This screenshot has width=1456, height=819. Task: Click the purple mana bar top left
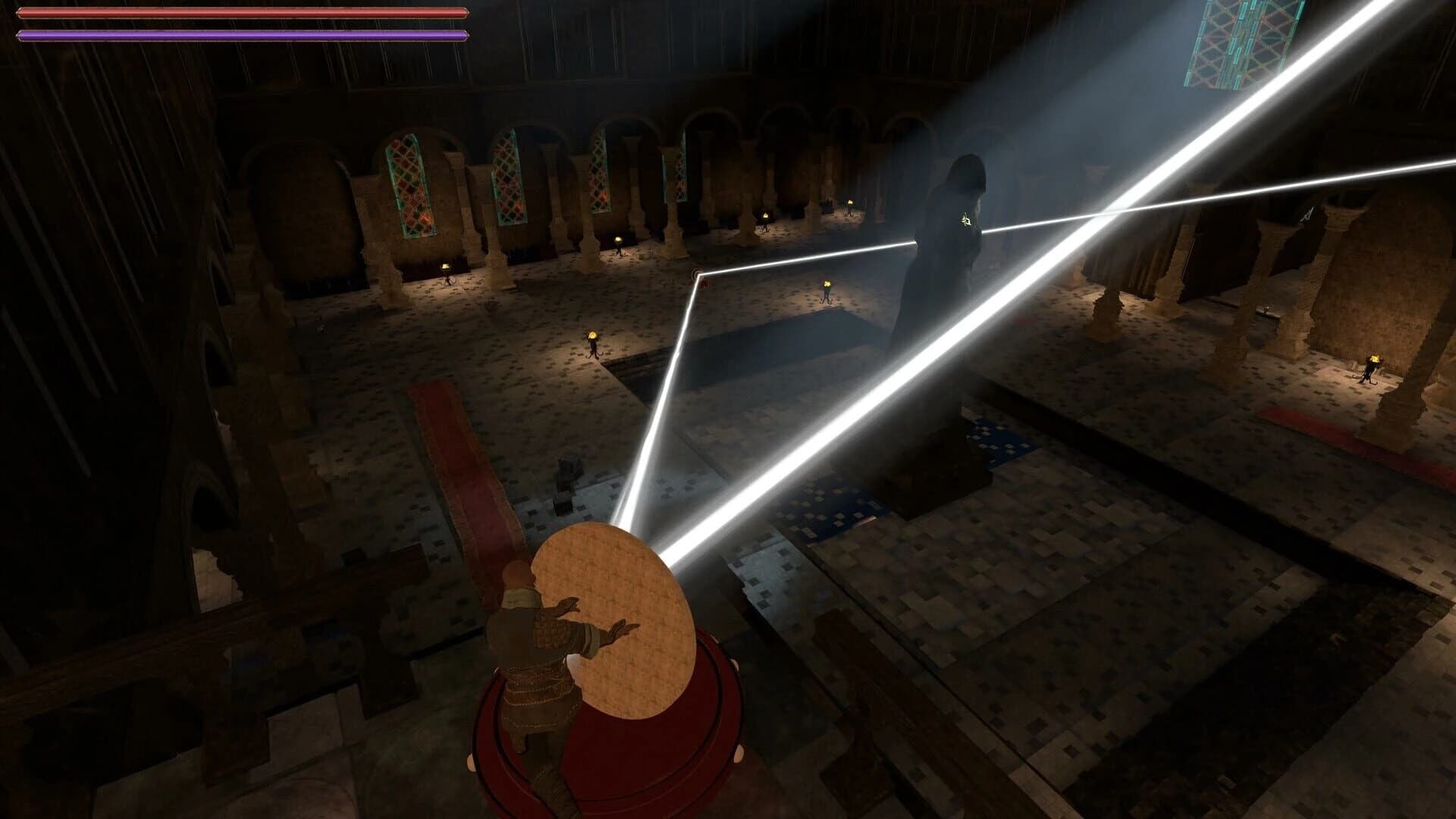[243, 33]
